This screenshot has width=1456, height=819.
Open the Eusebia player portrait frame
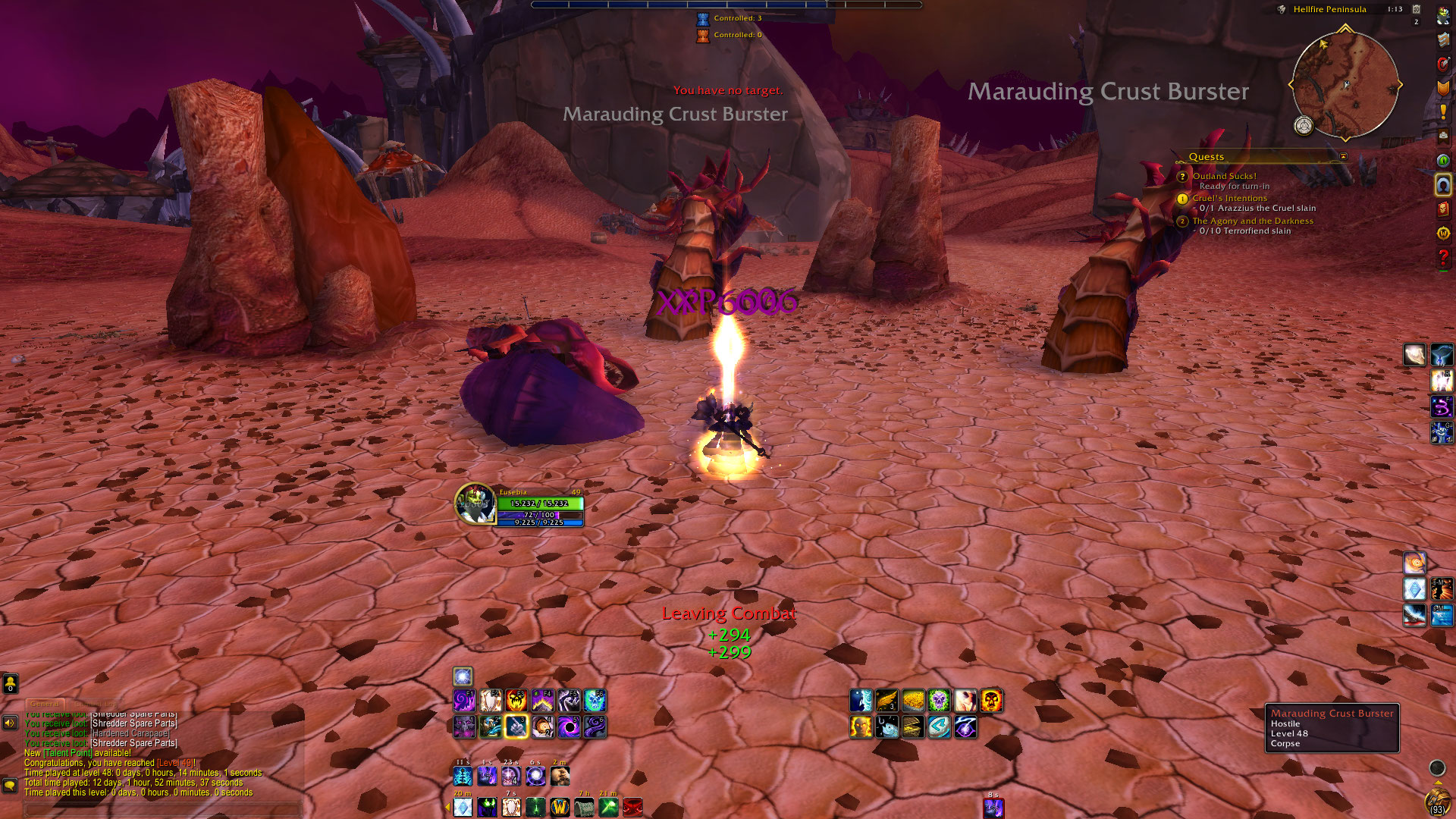(475, 504)
